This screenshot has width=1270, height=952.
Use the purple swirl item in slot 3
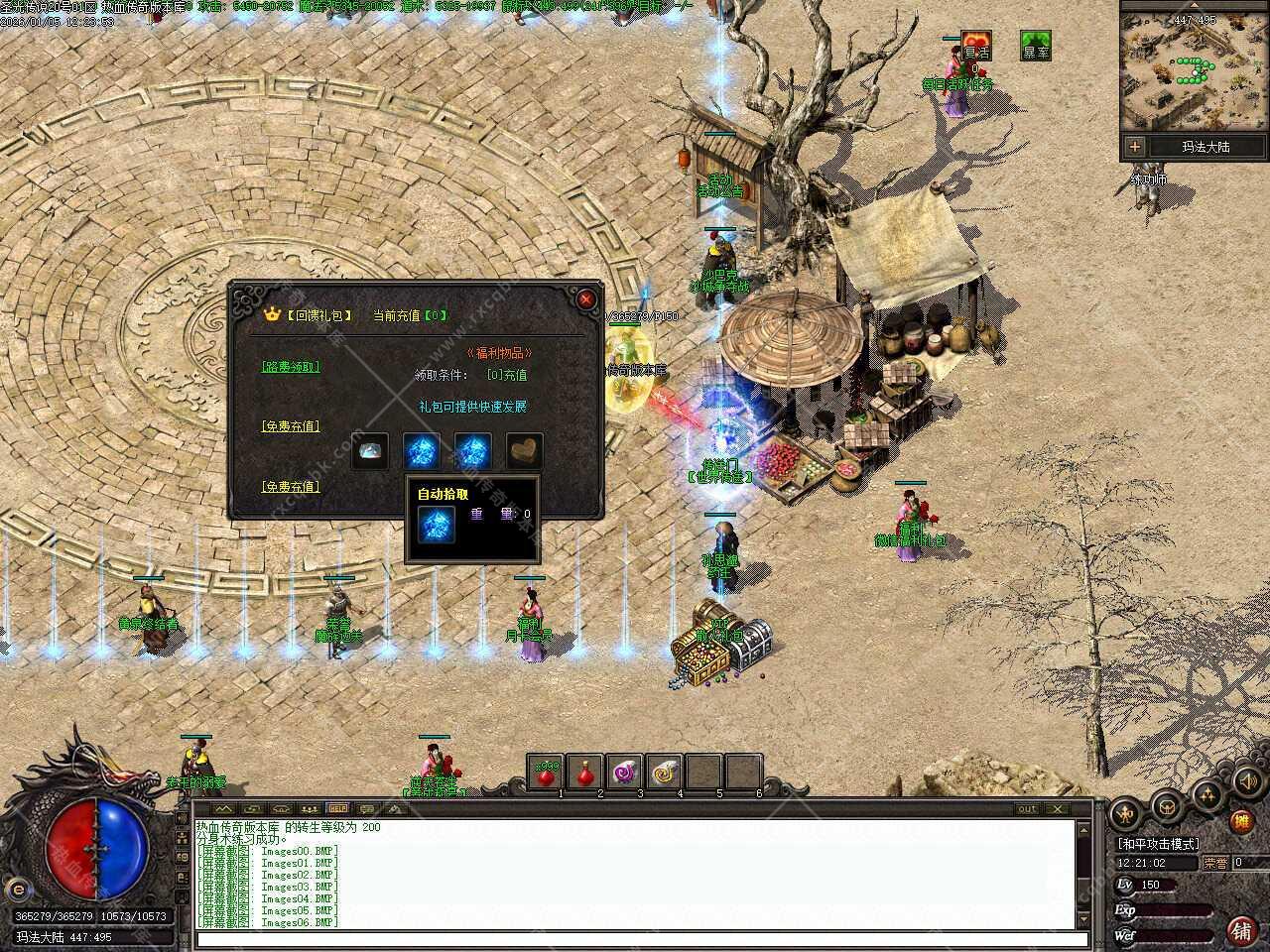[x=625, y=772]
